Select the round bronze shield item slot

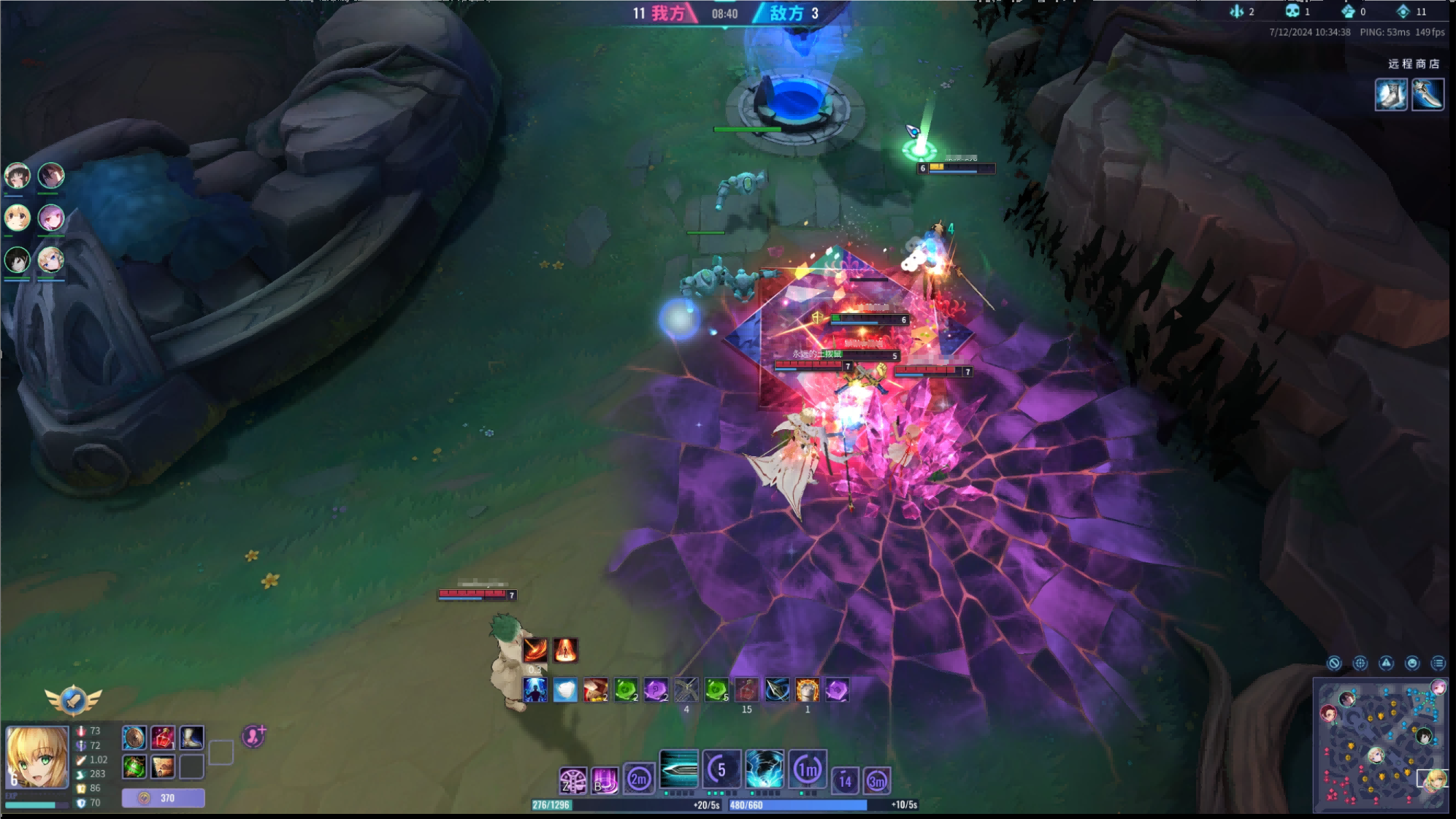click(134, 738)
